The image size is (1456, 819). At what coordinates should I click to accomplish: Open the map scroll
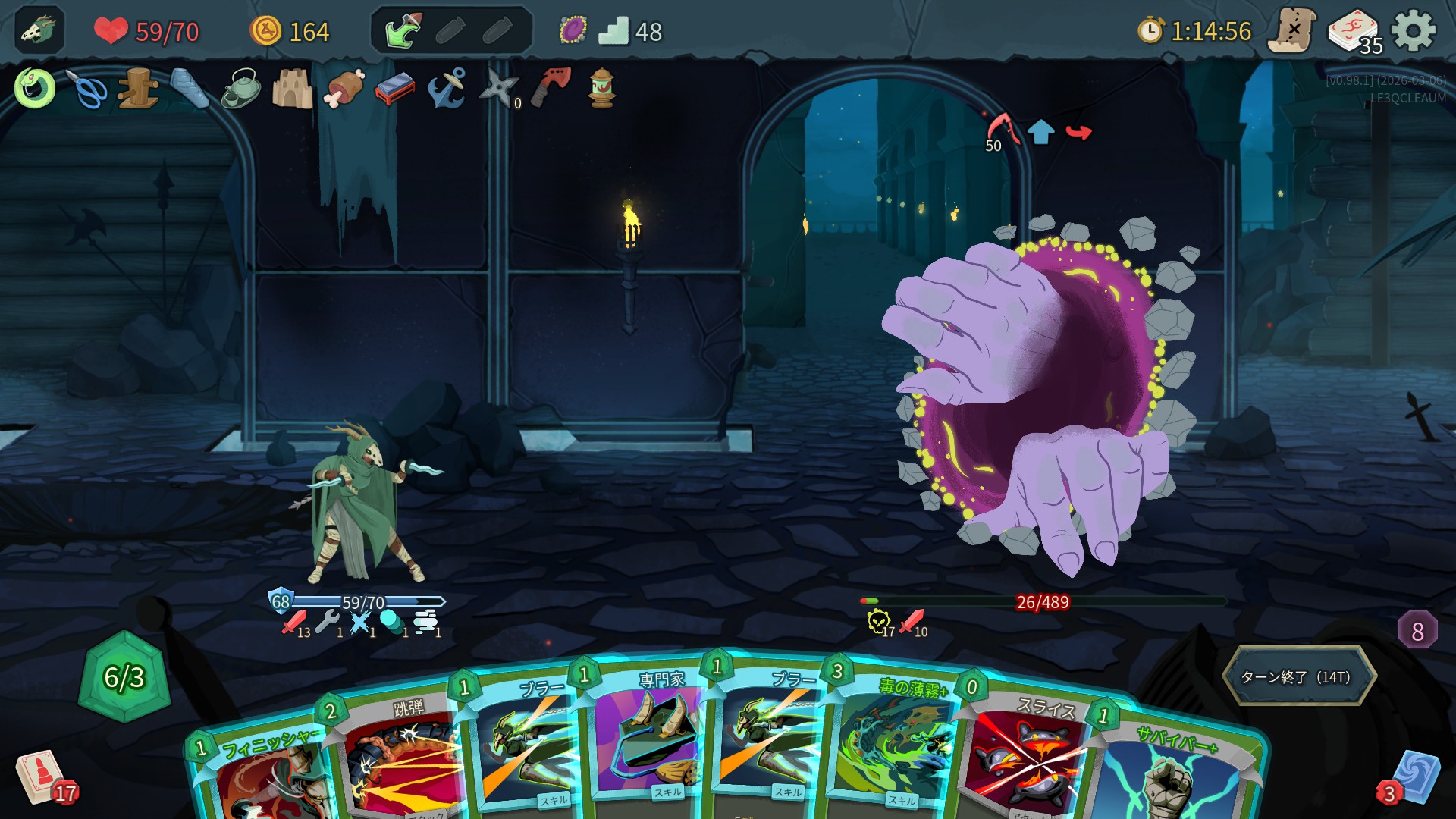point(1292,31)
